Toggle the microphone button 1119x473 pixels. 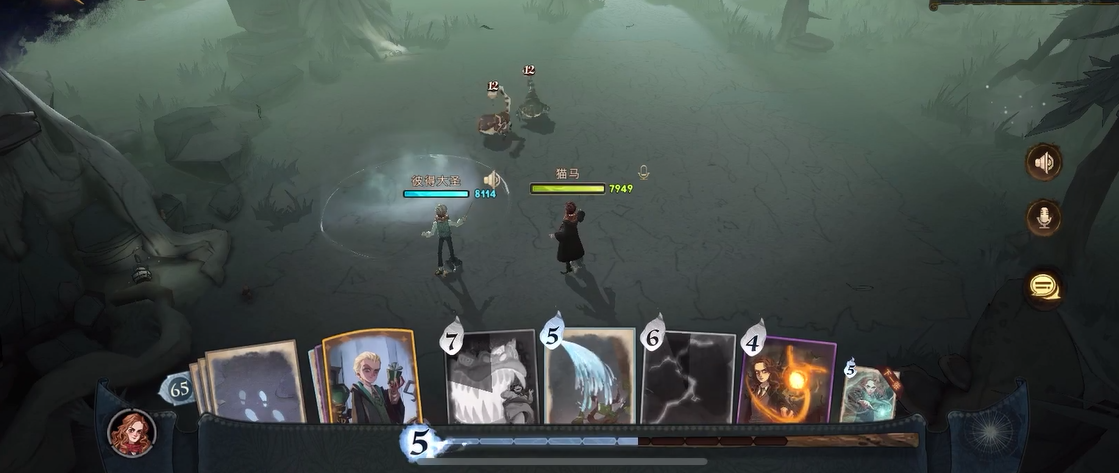click(1044, 218)
